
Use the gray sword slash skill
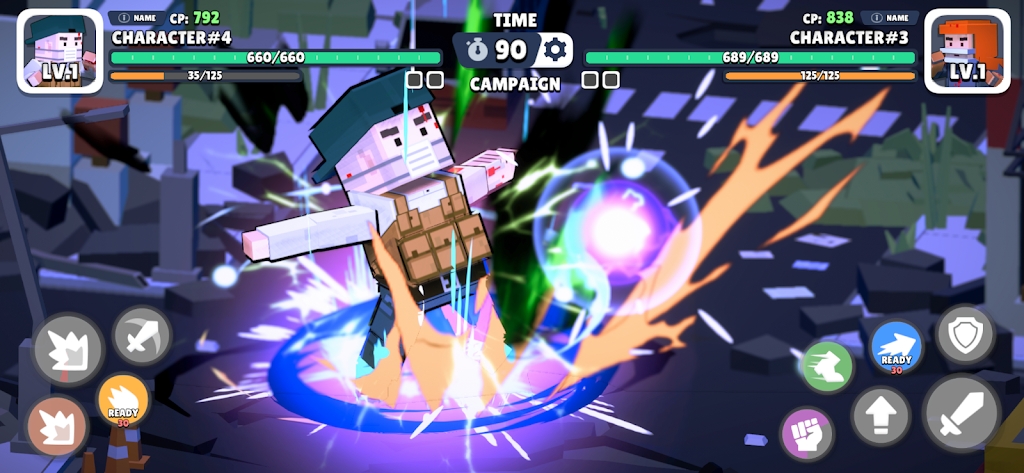pyautogui.click(x=141, y=336)
